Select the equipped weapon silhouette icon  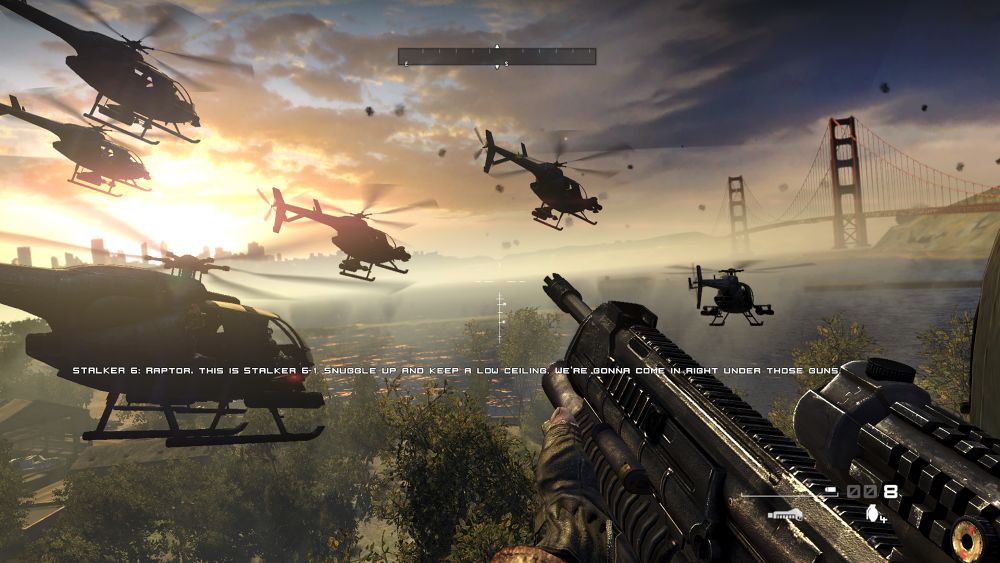[x=788, y=513]
